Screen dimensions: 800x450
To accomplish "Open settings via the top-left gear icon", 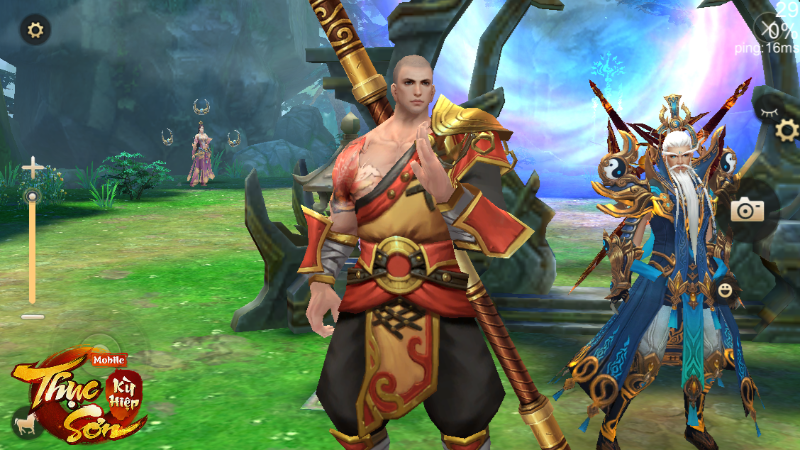I will tap(36, 29).
